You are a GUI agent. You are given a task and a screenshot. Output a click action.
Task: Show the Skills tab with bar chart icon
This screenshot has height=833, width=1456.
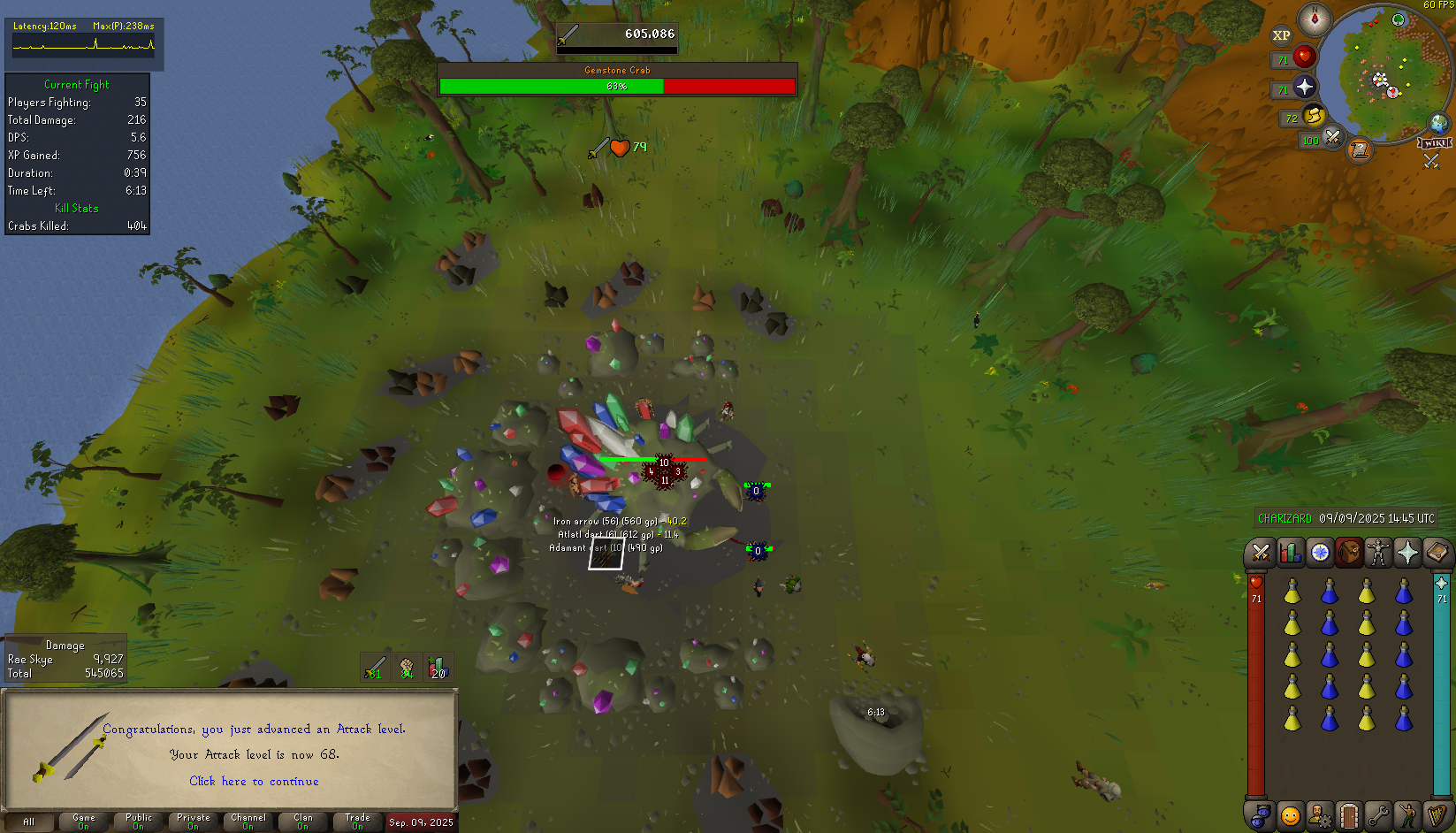[x=1290, y=553]
